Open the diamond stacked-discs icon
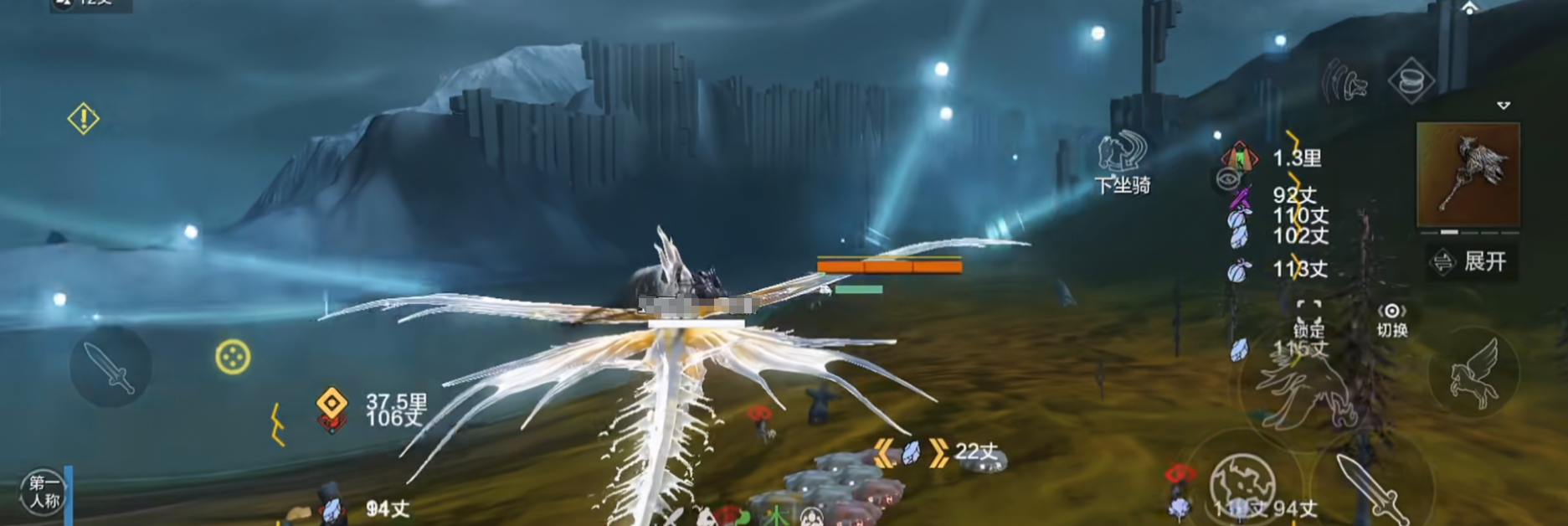 pyautogui.click(x=1411, y=81)
